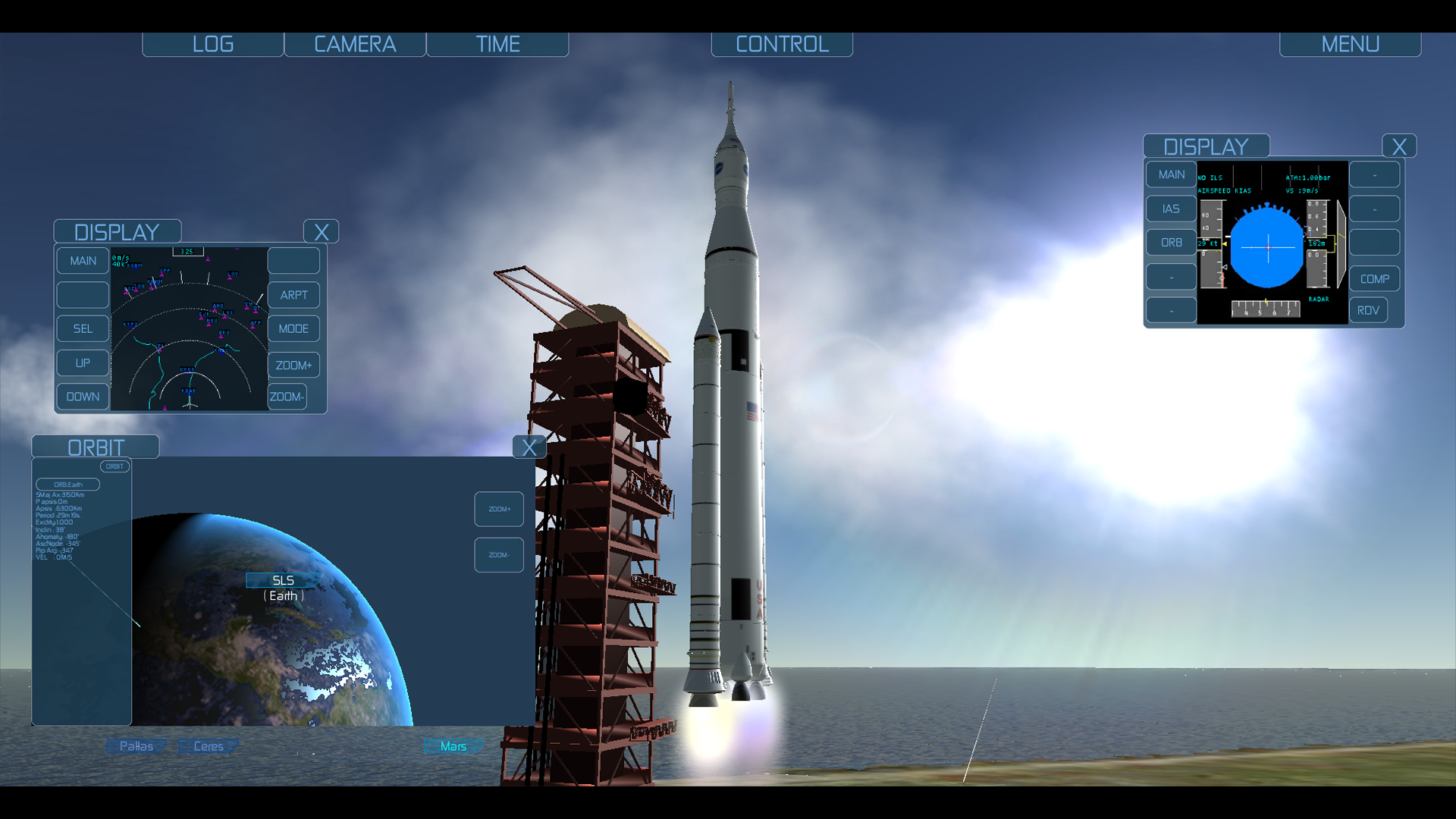
Task: Select the ARPT button
Action: (x=293, y=295)
